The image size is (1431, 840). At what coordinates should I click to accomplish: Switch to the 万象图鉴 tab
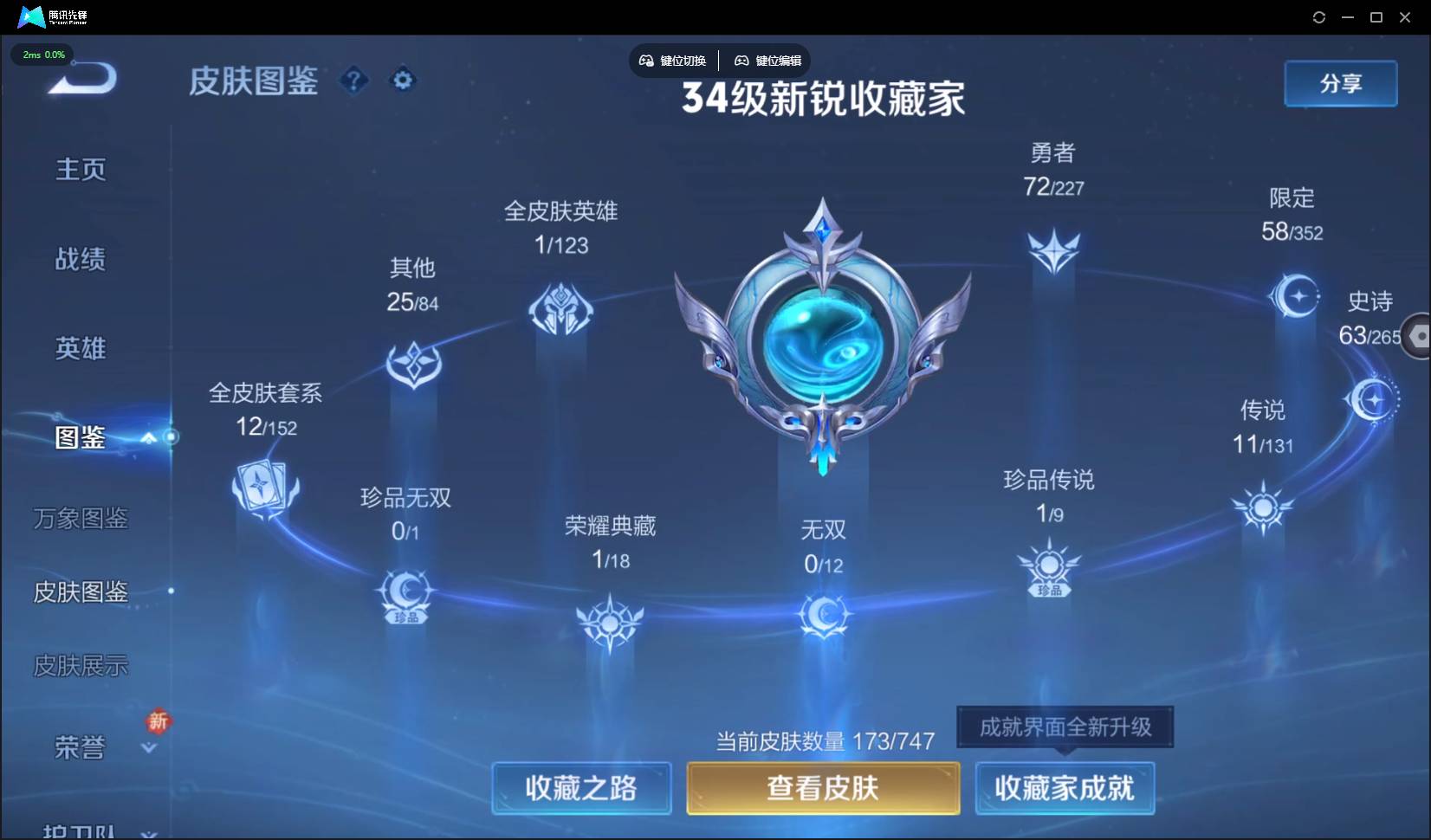point(80,519)
